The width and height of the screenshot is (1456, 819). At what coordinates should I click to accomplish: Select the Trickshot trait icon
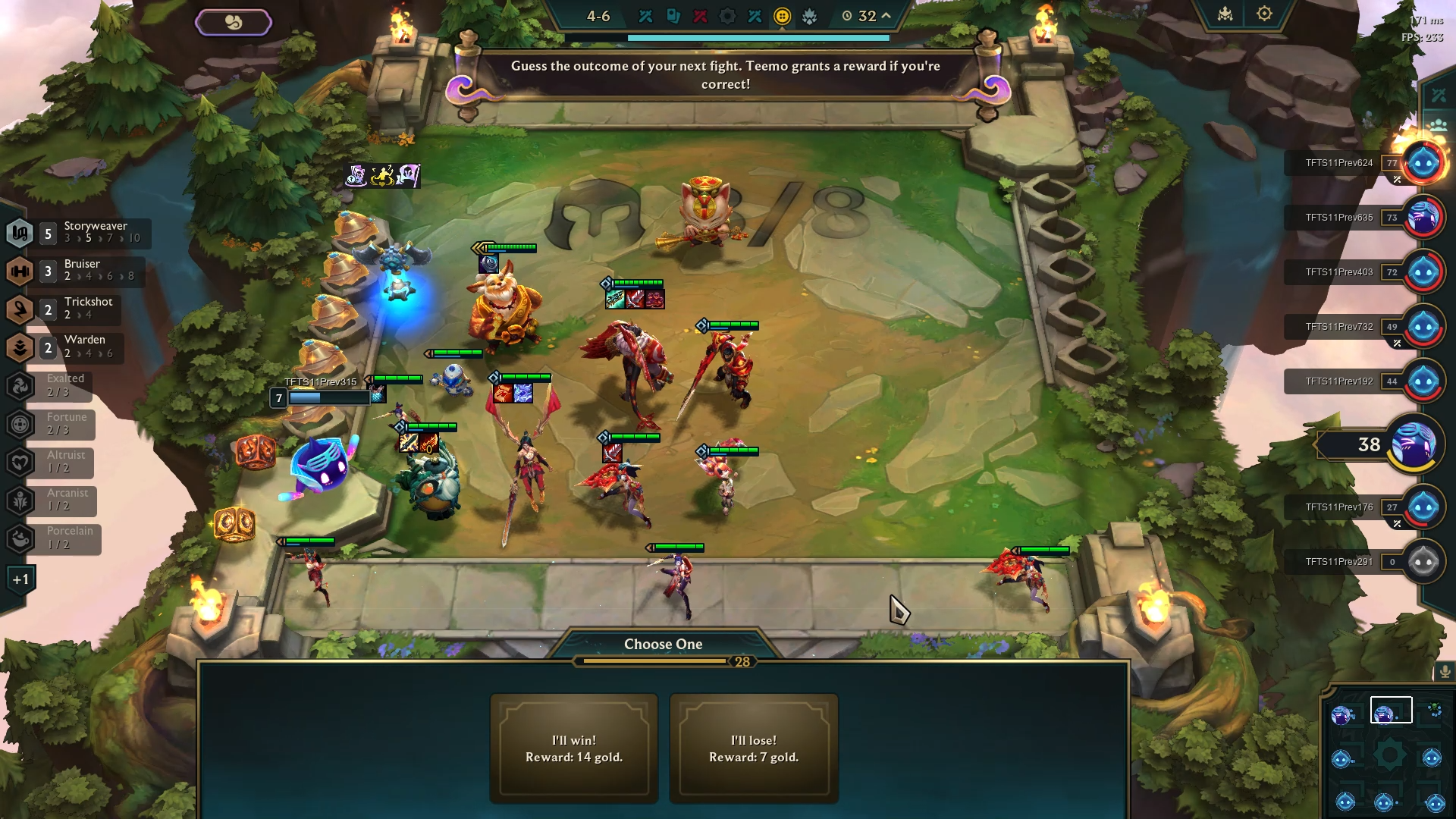point(20,309)
